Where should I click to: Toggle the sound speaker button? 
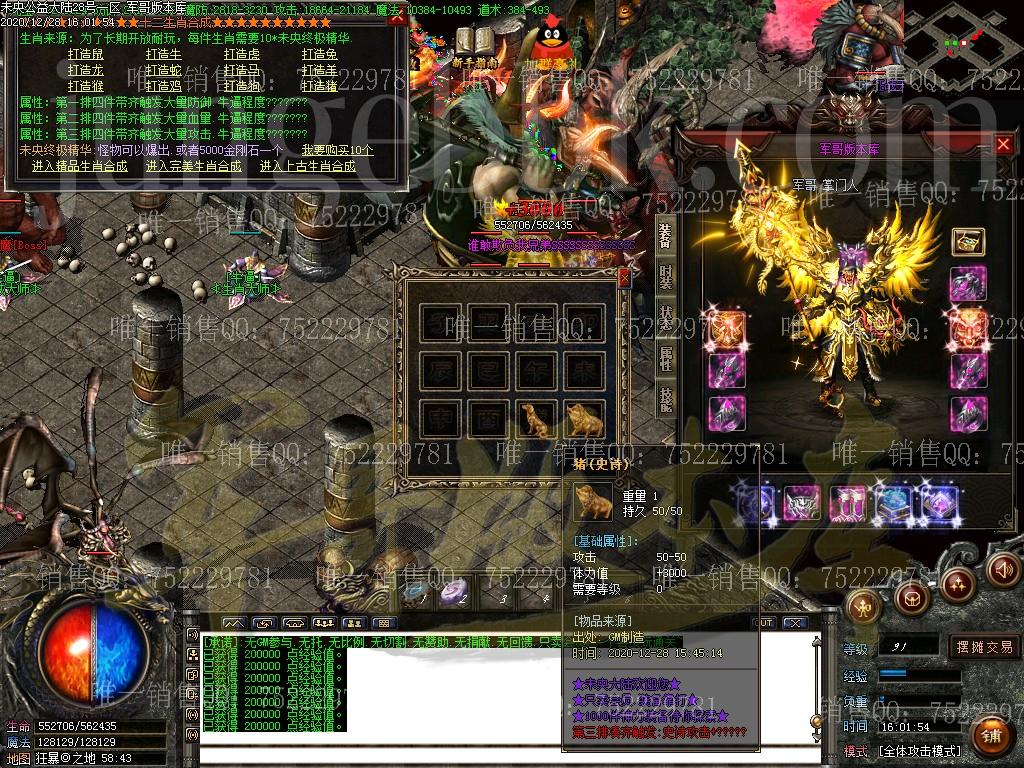1002,570
